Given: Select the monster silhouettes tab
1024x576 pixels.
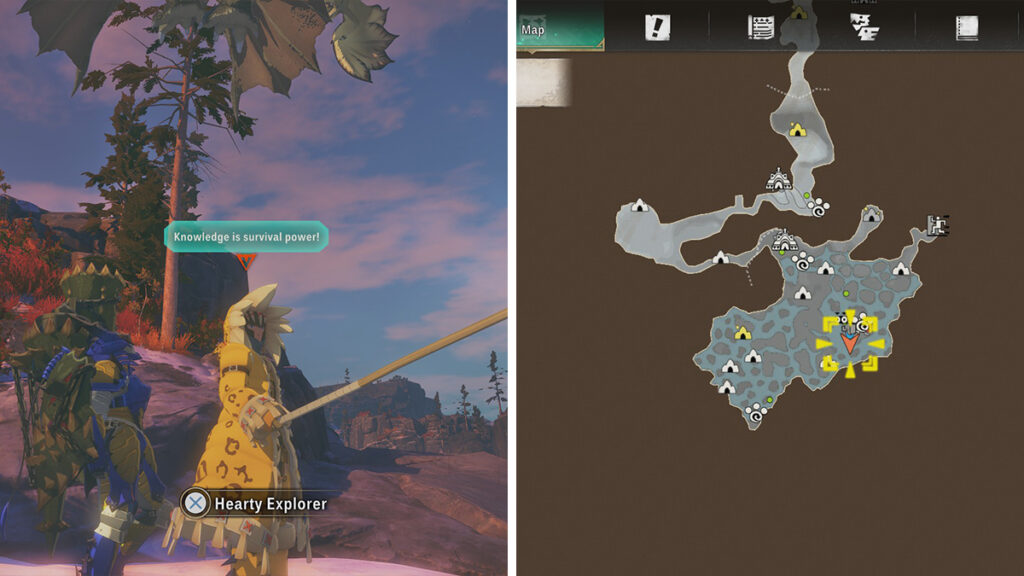Looking at the screenshot, I should [x=863, y=27].
